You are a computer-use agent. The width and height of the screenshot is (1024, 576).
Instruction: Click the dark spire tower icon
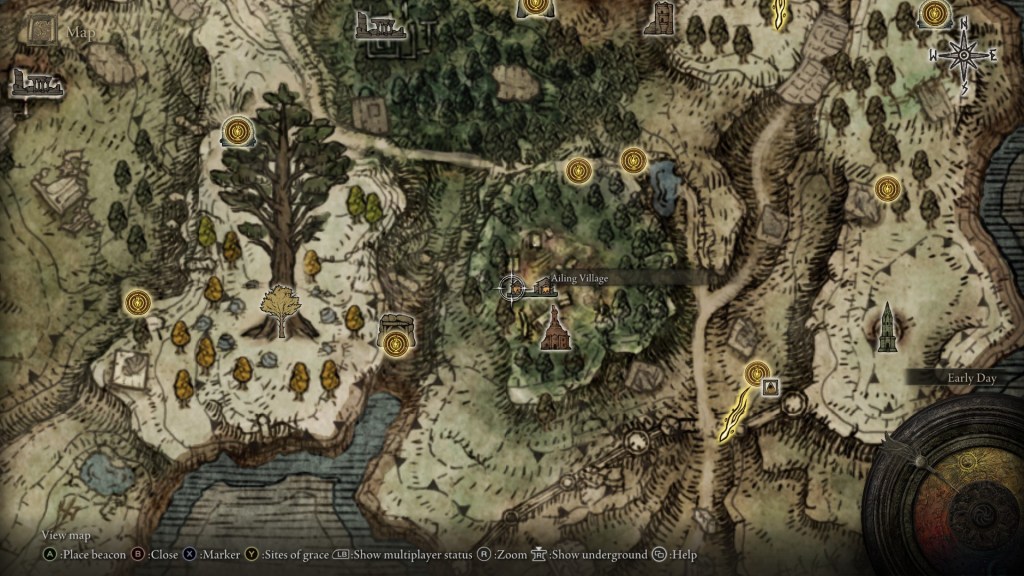(886, 328)
